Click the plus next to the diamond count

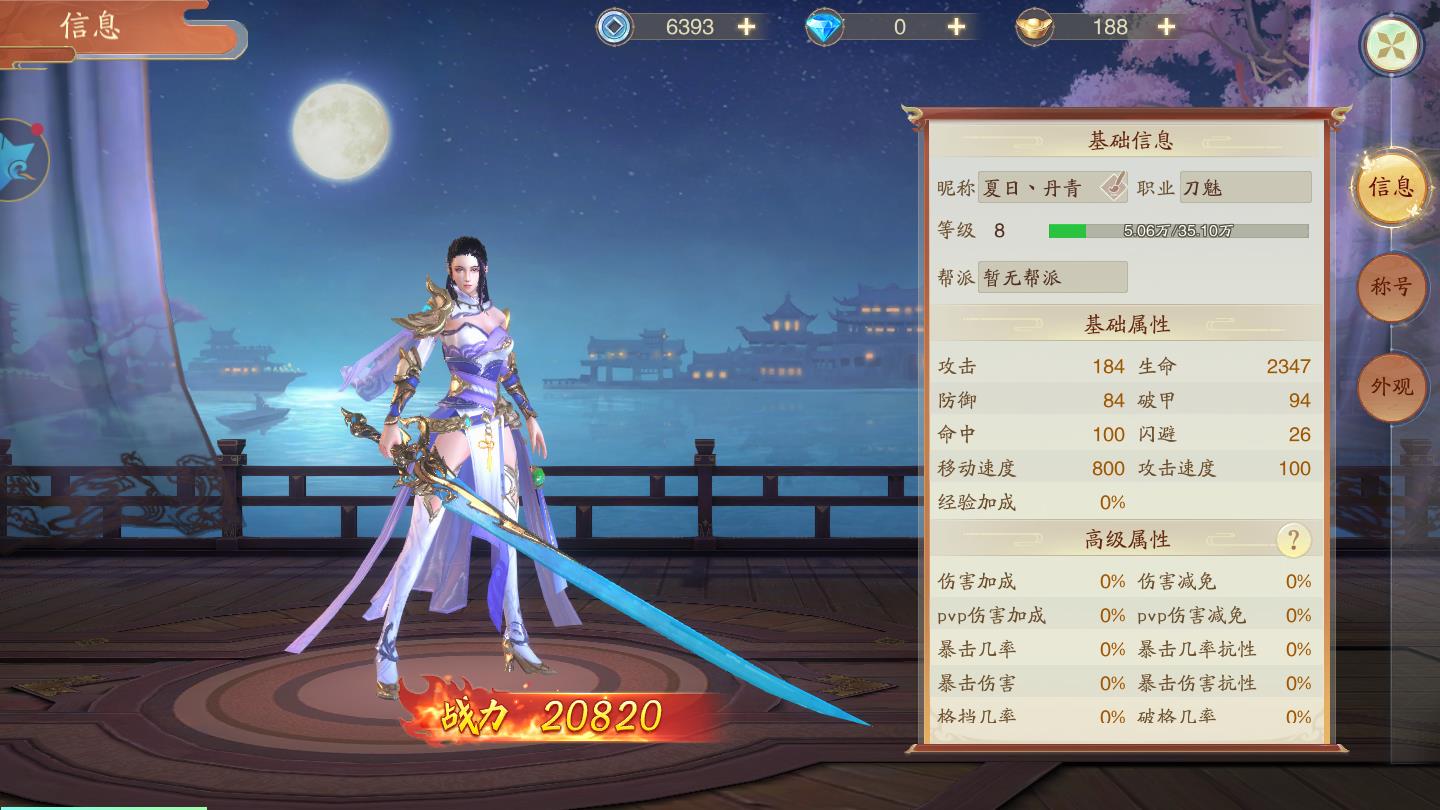click(x=954, y=27)
